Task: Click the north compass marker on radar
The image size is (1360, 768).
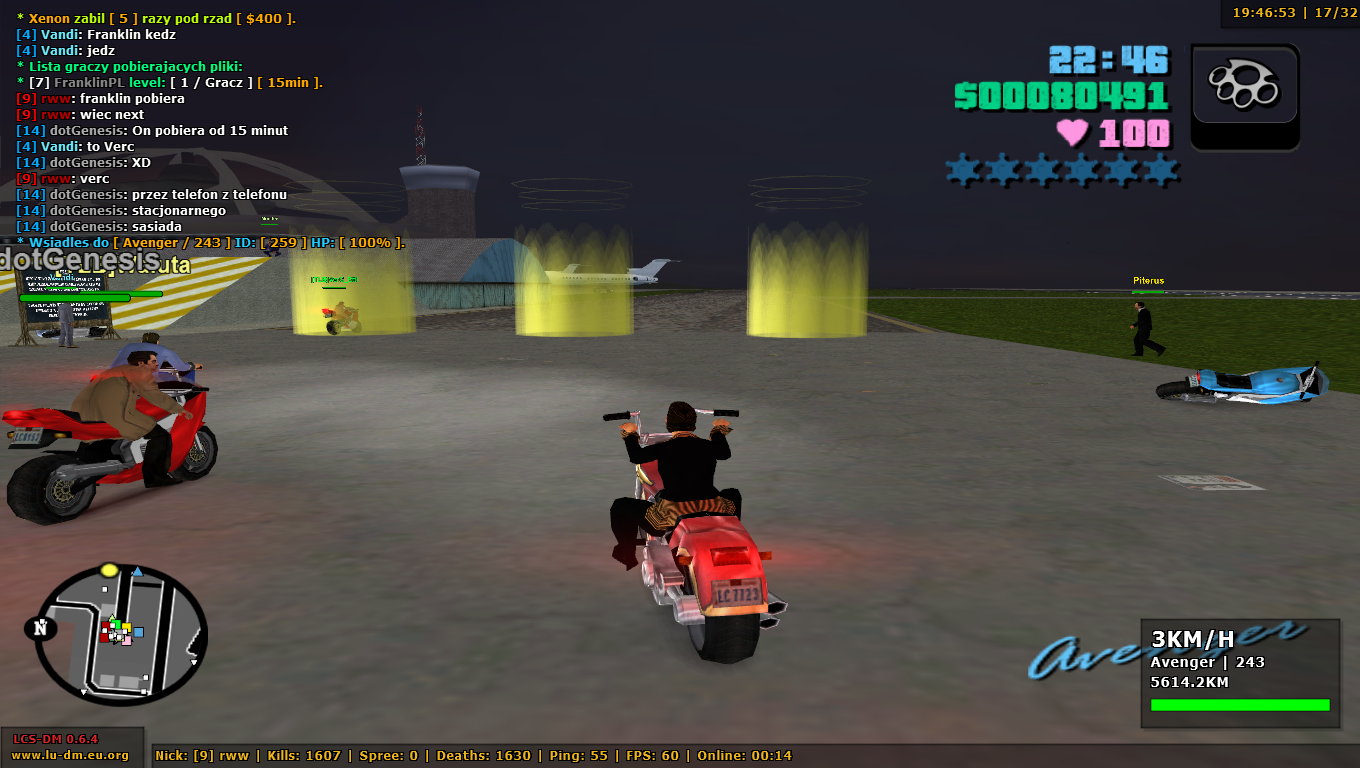Action: tap(41, 628)
